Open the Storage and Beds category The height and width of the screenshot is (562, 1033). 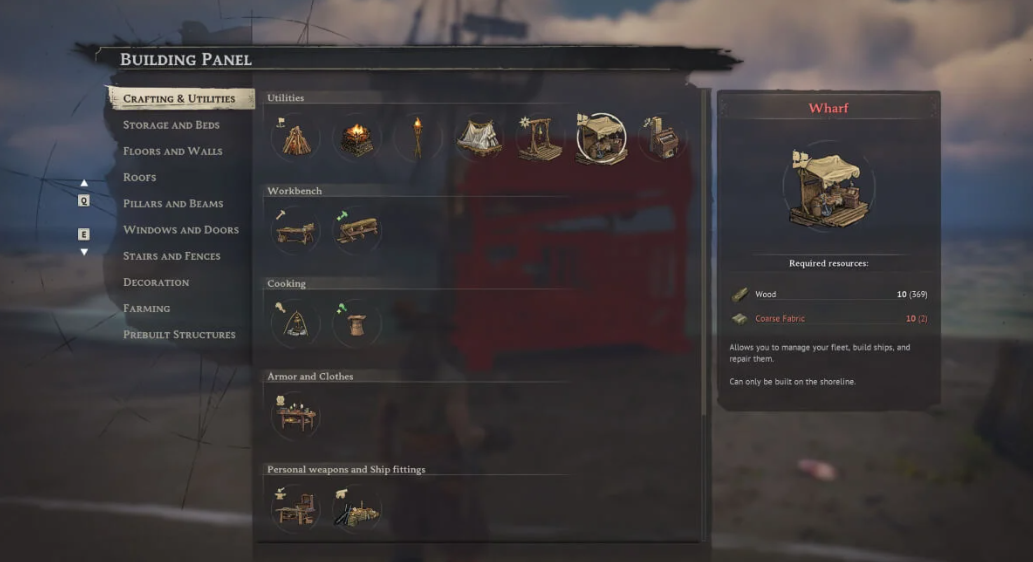pos(171,125)
